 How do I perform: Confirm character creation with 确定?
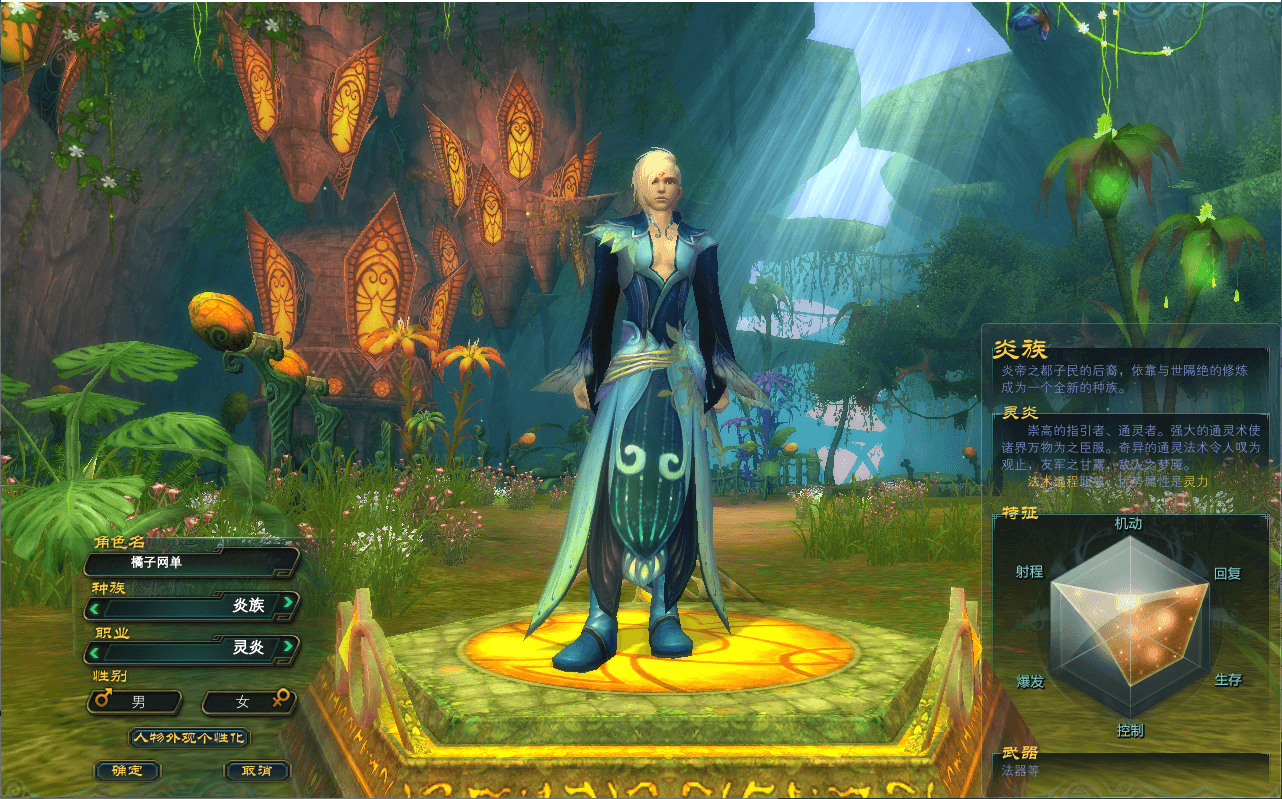(126, 771)
